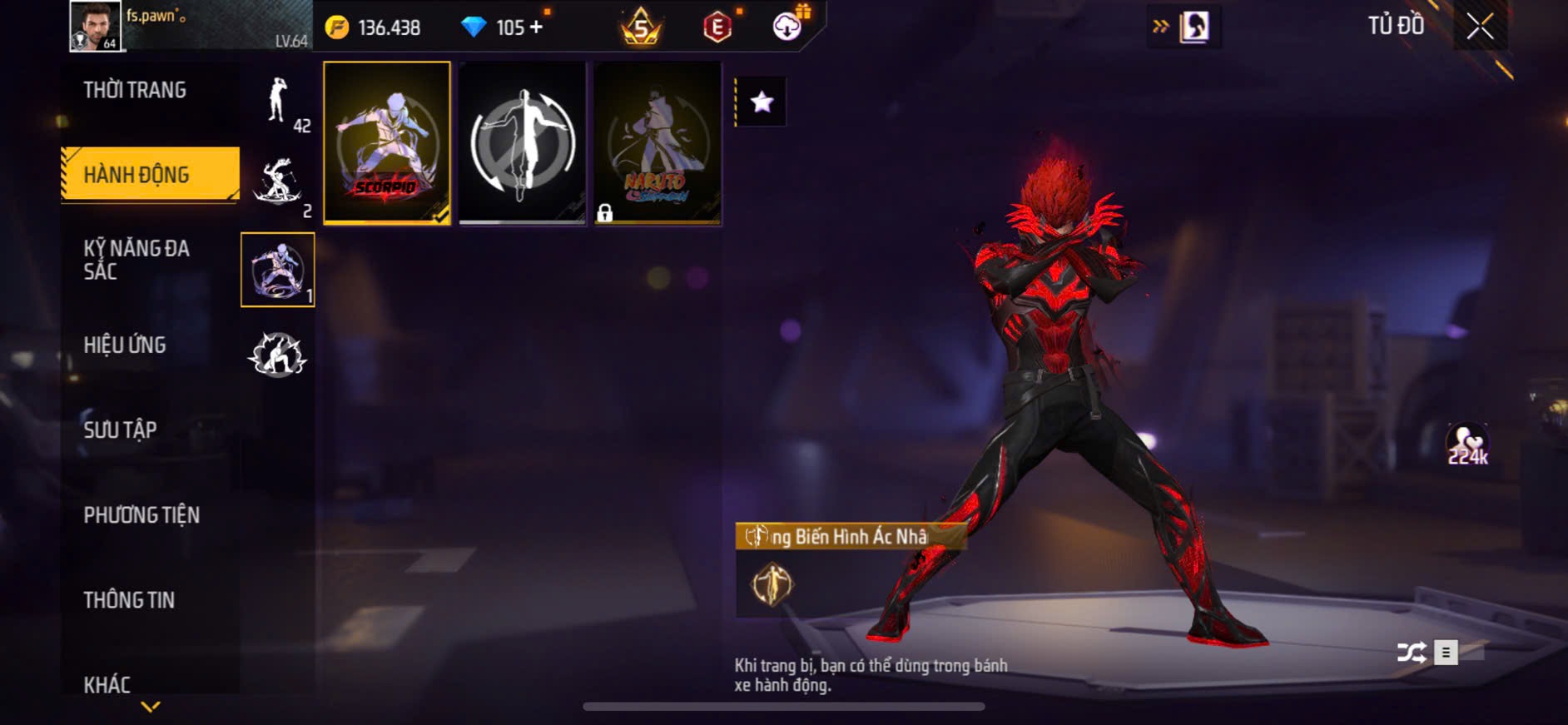Tap the 224k likes heart icon
This screenshot has height=725, width=1568.
1466,443
